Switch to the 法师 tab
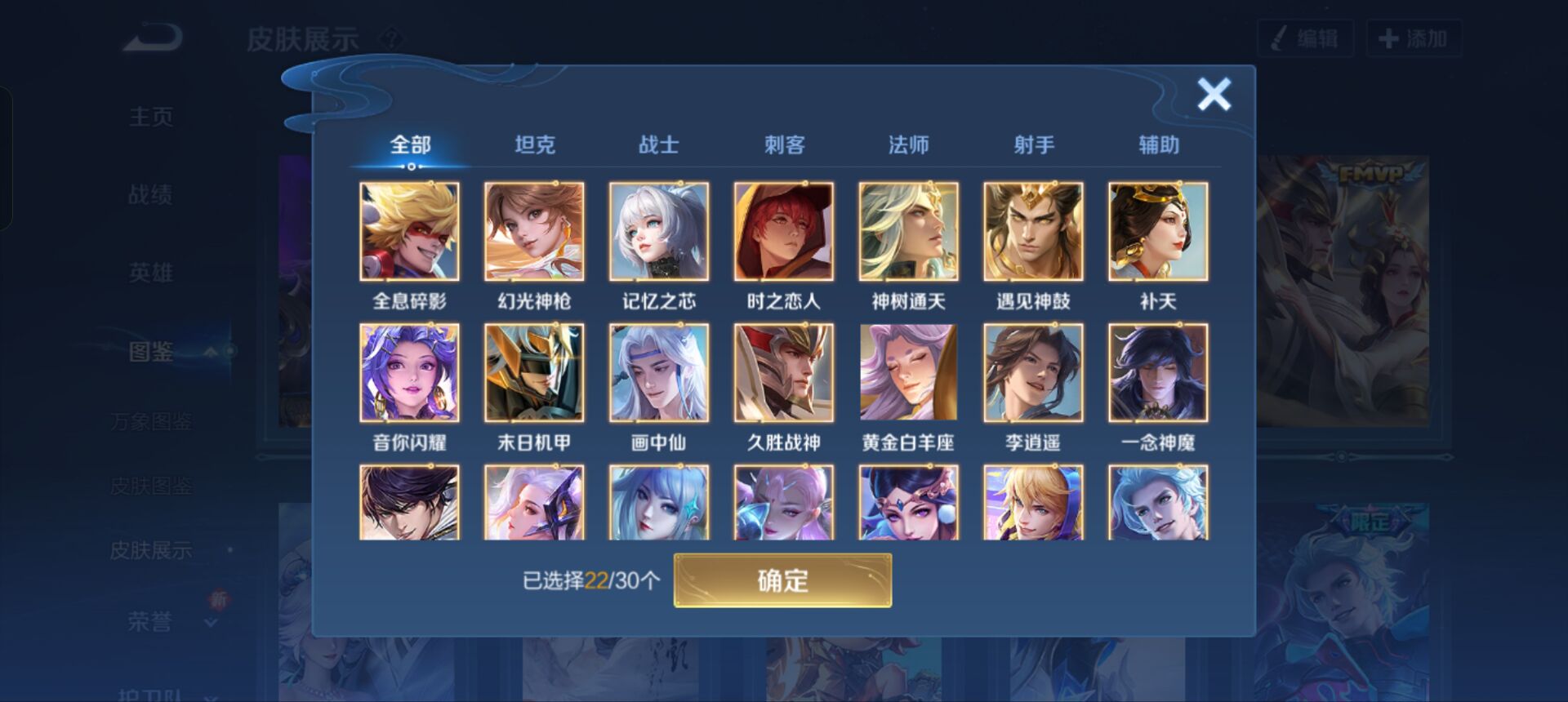 point(910,144)
